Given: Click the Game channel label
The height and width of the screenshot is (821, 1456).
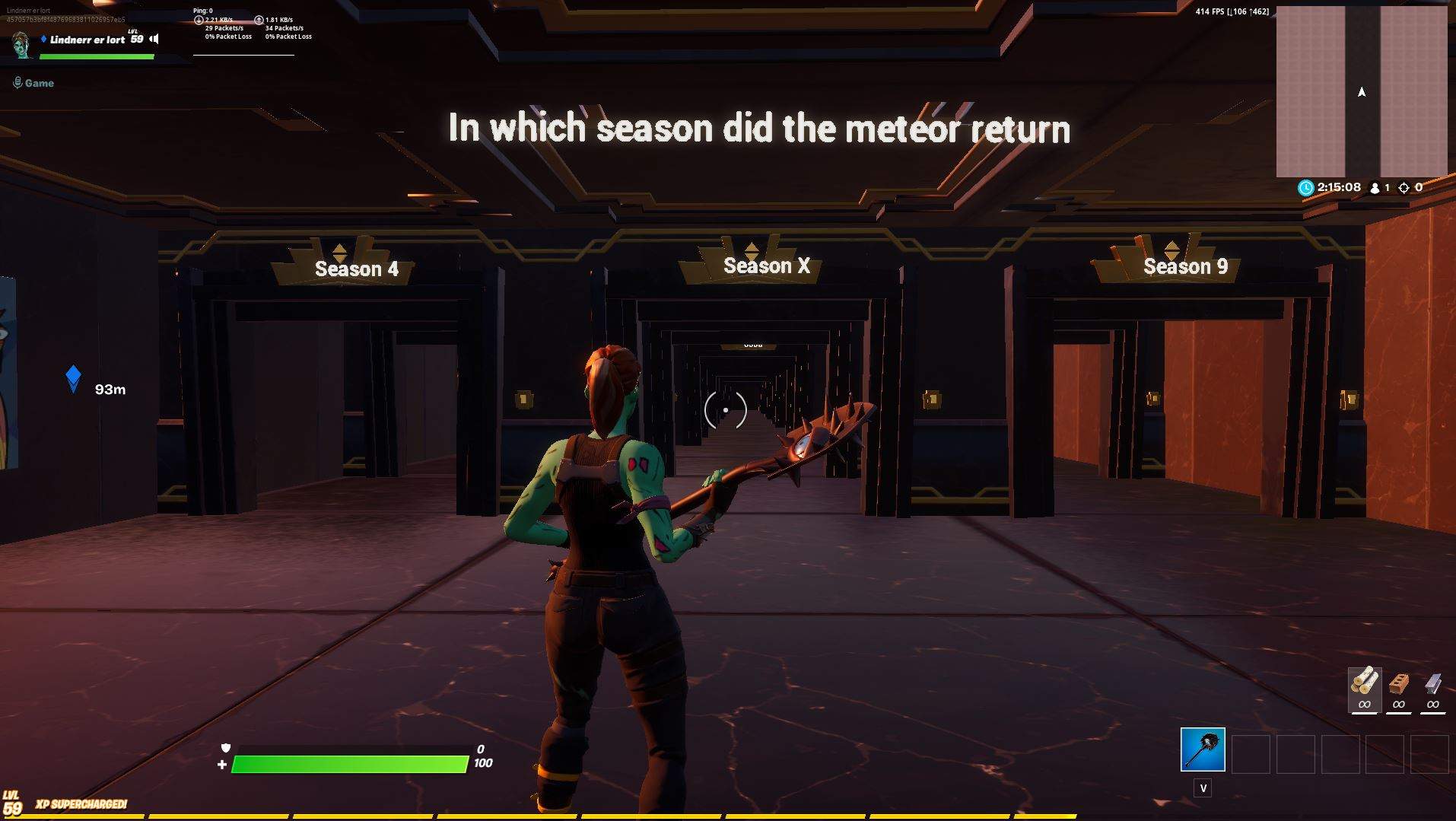Looking at the screenshot, I should pyautogui.click(x=39, y=82).
